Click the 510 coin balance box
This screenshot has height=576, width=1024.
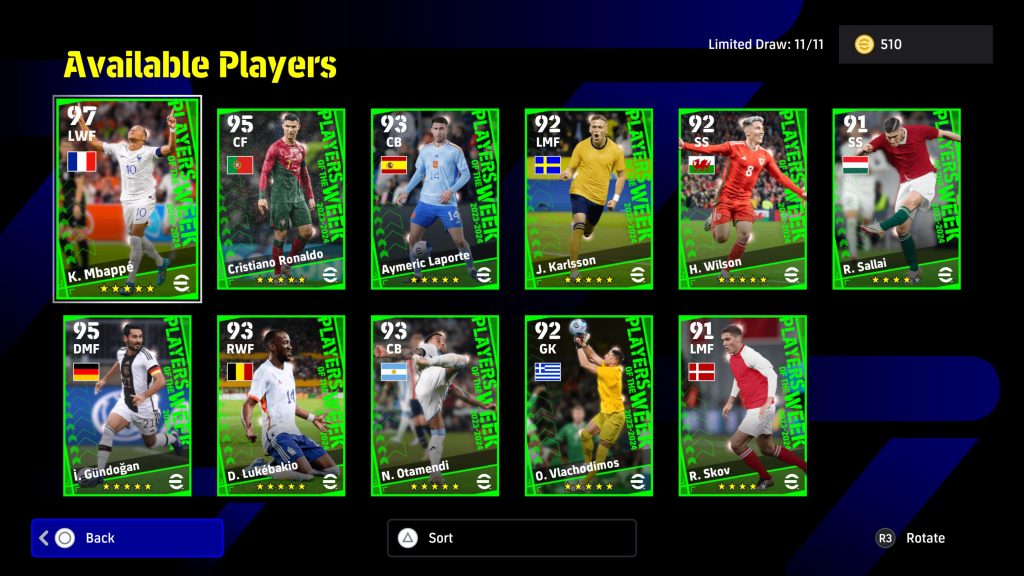tap(915, 45)
